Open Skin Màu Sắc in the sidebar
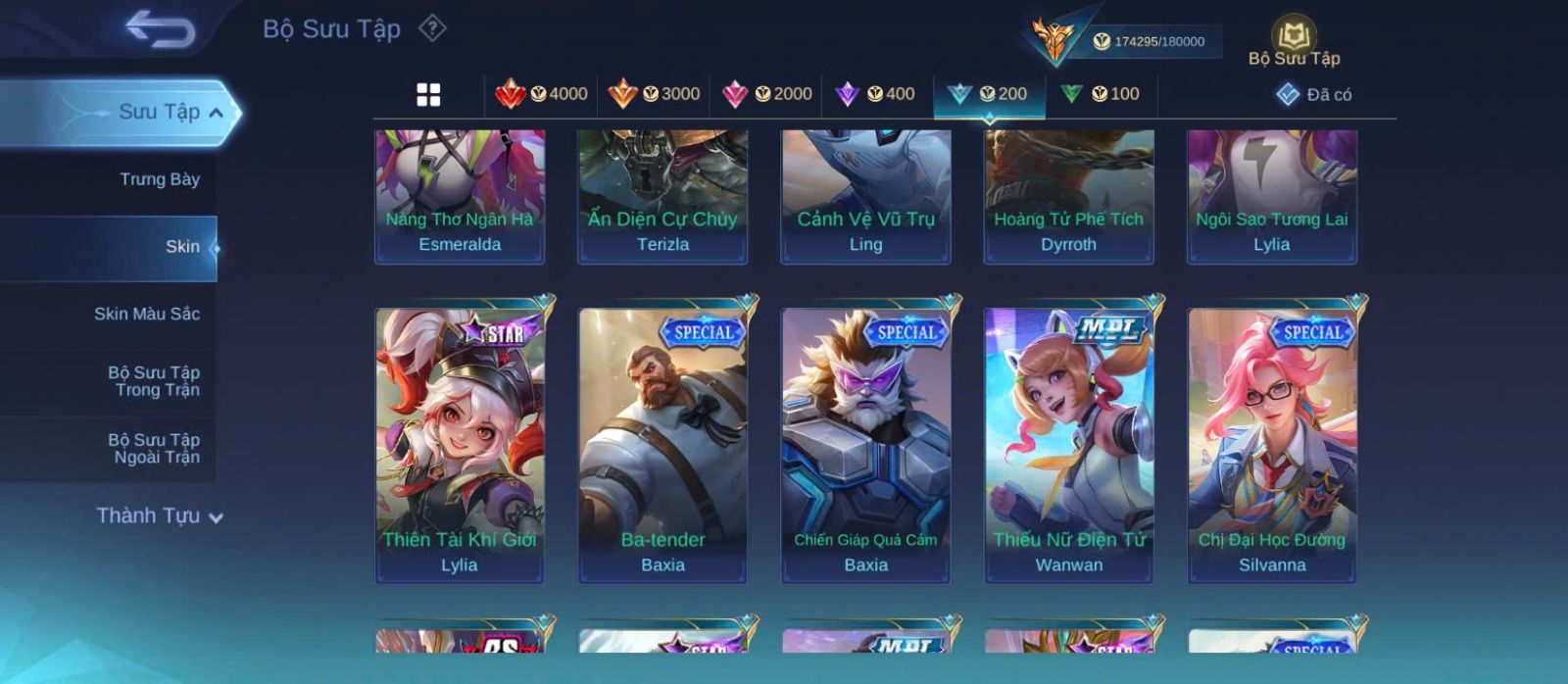The width and height of the screenshot is (1568, 684). click(x=146, y=314)
